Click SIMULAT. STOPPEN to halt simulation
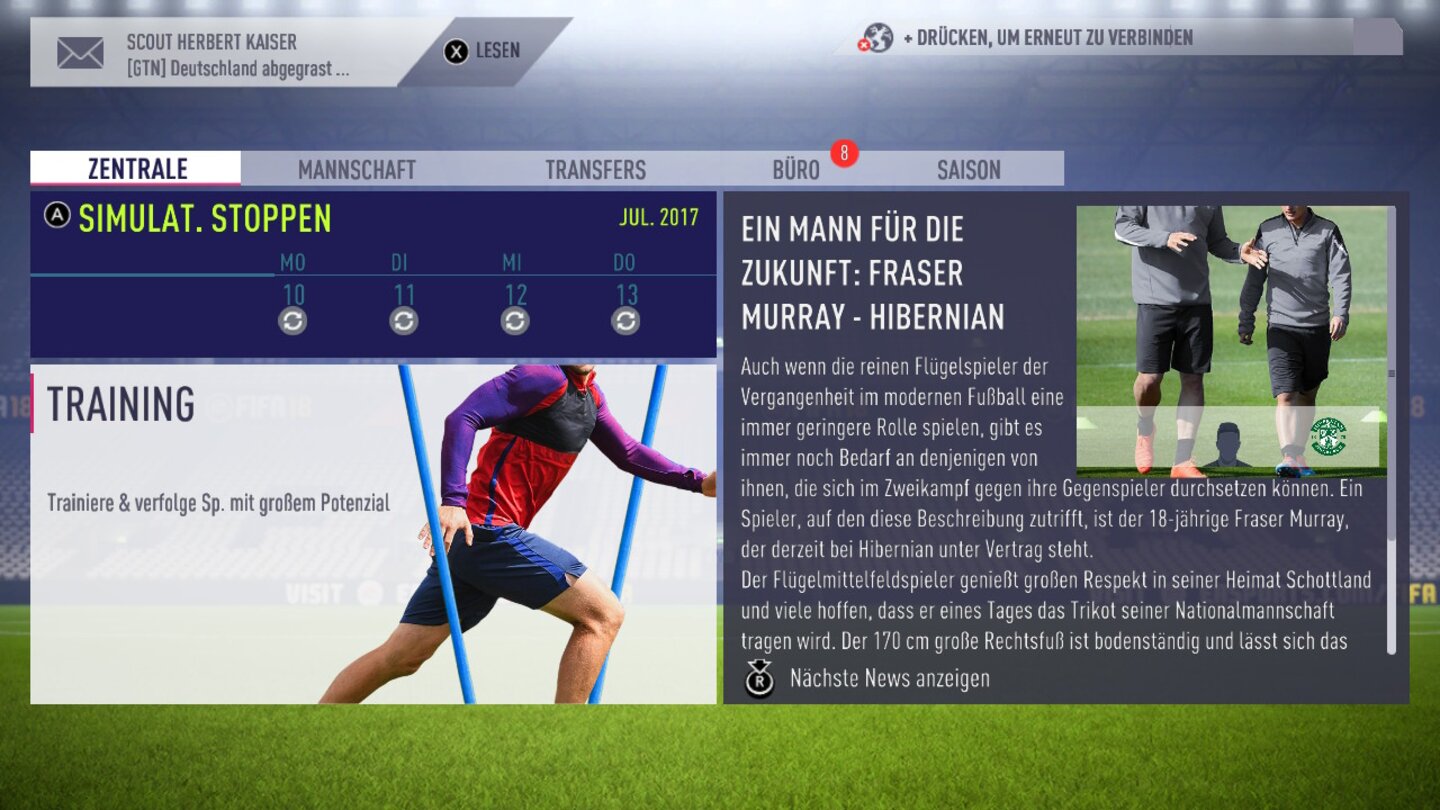 (208, 215)
